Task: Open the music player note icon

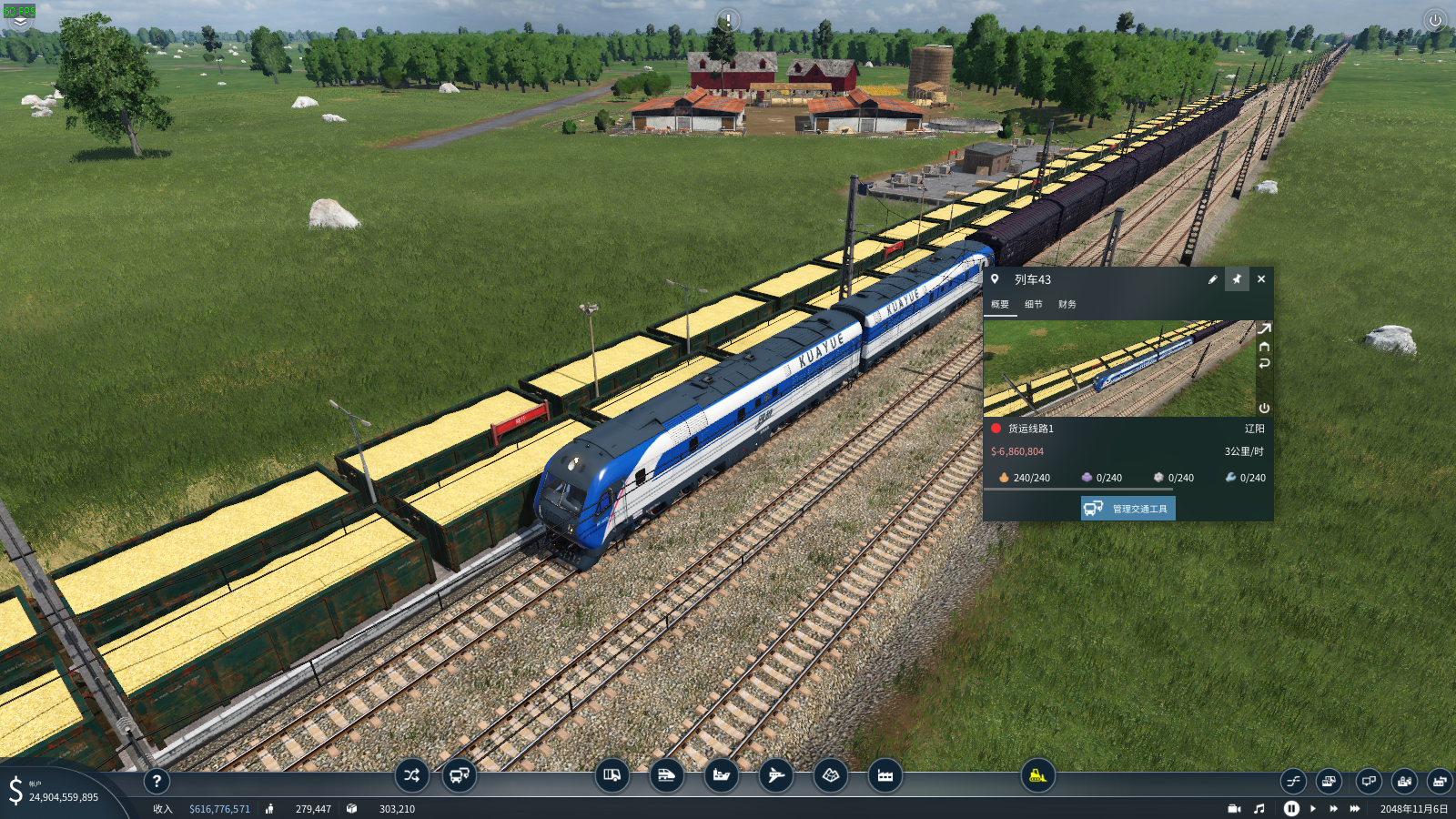Action: coord(1259,808)
